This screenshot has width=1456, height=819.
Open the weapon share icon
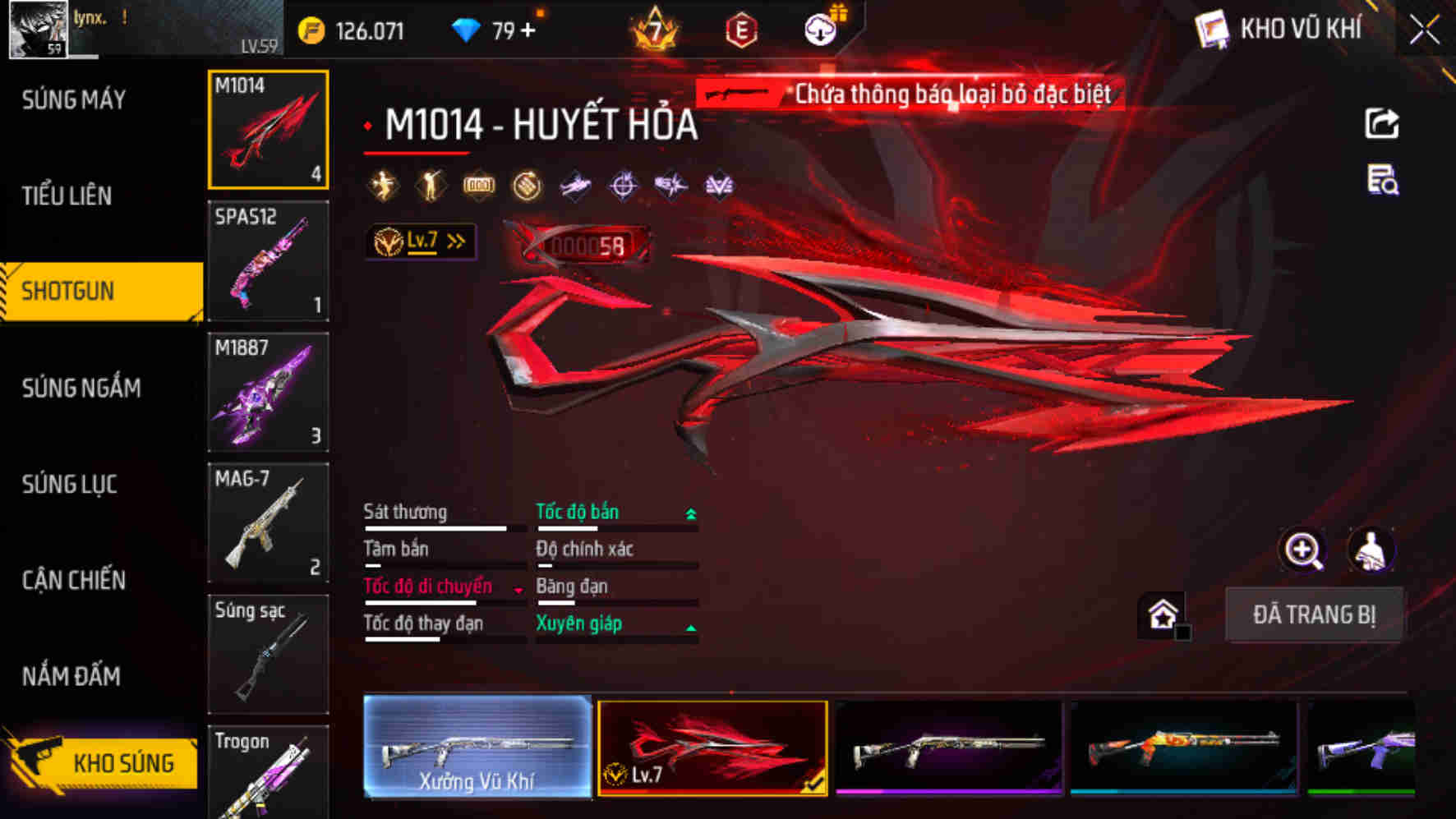1383,123
